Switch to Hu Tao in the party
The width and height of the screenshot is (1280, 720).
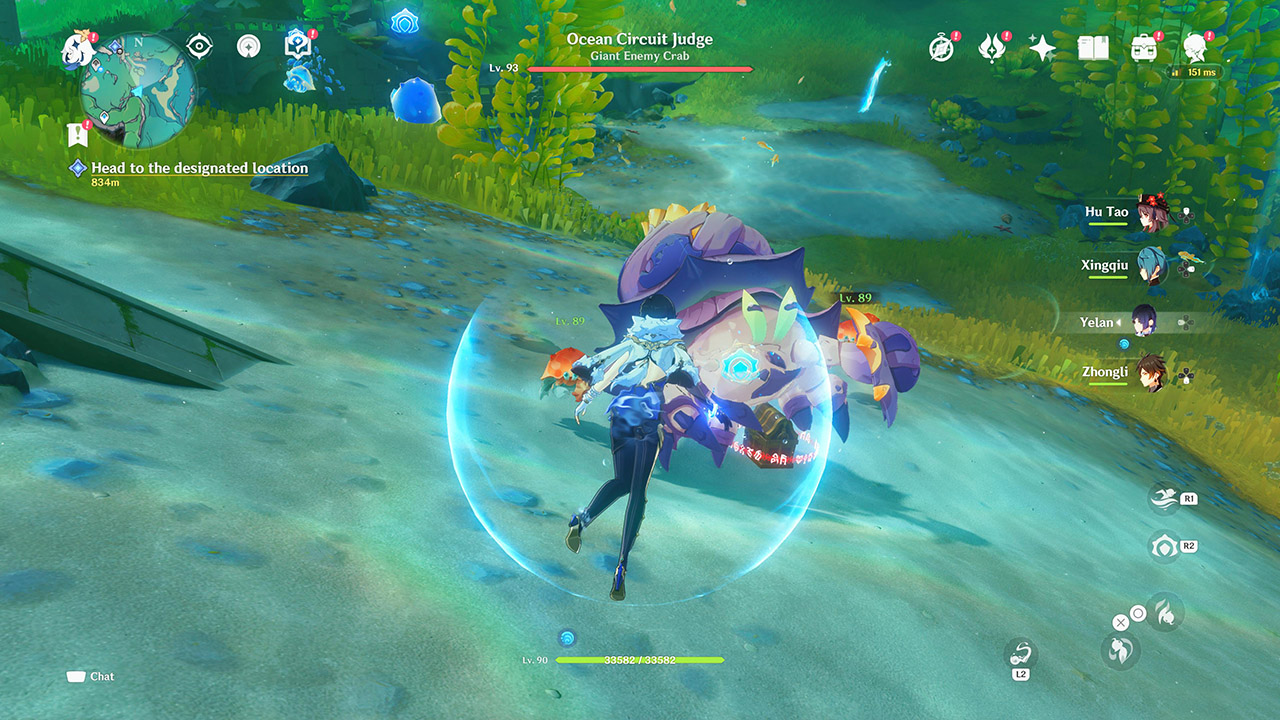pos(1150,213)
